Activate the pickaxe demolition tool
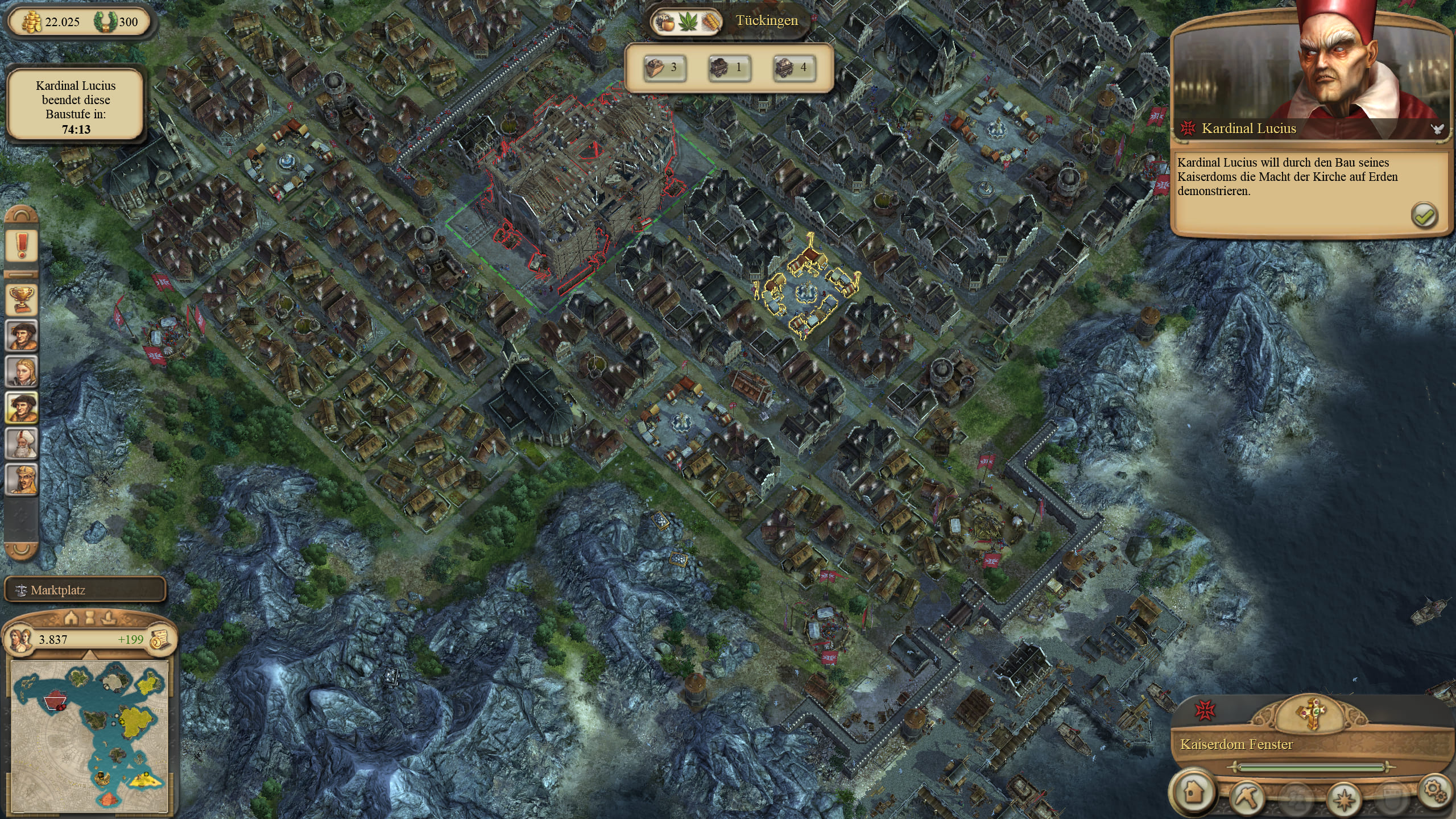Screen dimensions: 1456x819 [x=1247, y=796]
